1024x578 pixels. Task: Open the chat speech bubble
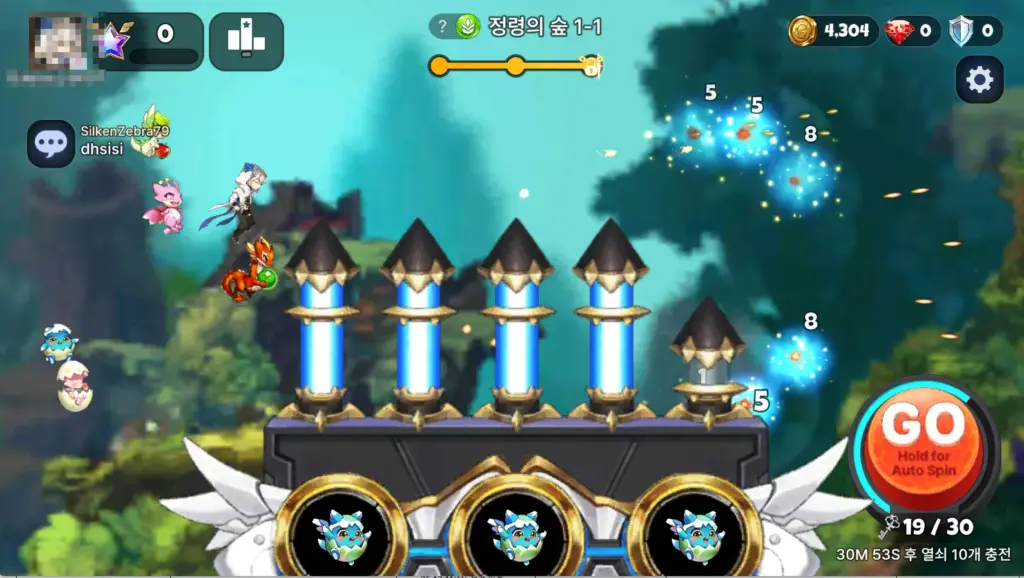click(50, 144)
